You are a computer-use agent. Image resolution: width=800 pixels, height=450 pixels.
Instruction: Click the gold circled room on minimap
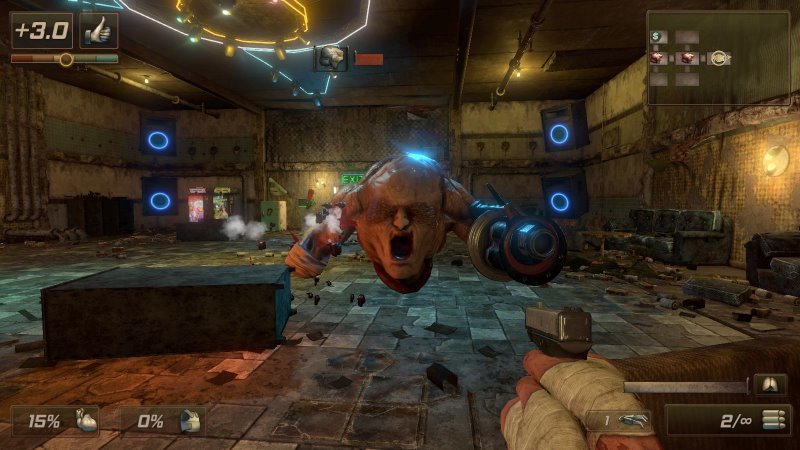click(718, 58)
